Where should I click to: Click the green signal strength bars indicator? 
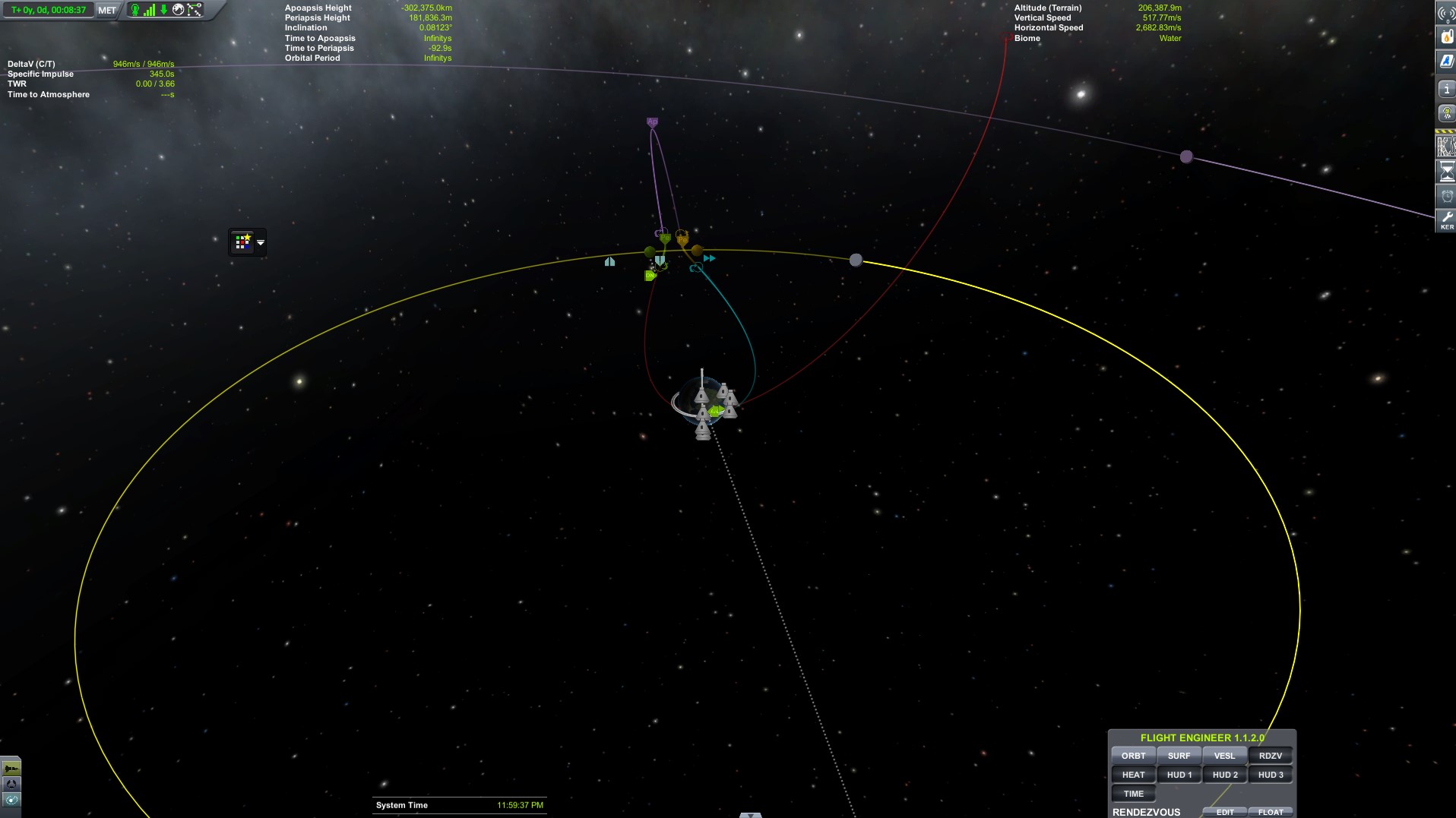click(x=148, y=10)
